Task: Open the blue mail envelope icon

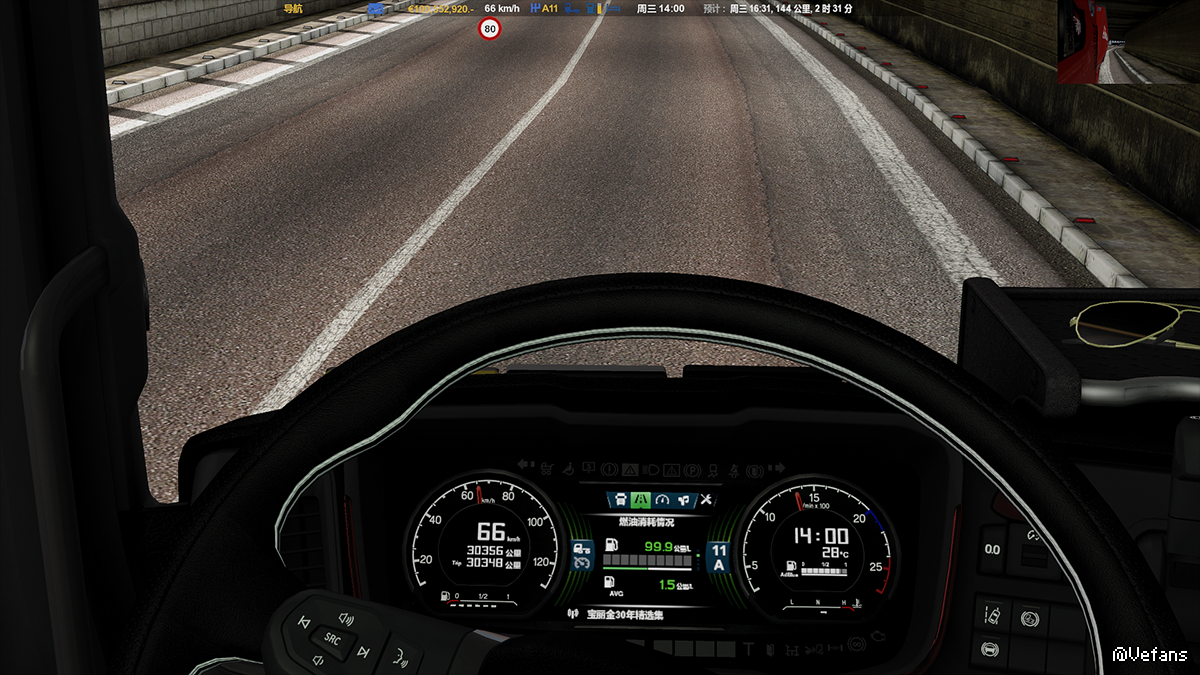Action: coord(375,9)
